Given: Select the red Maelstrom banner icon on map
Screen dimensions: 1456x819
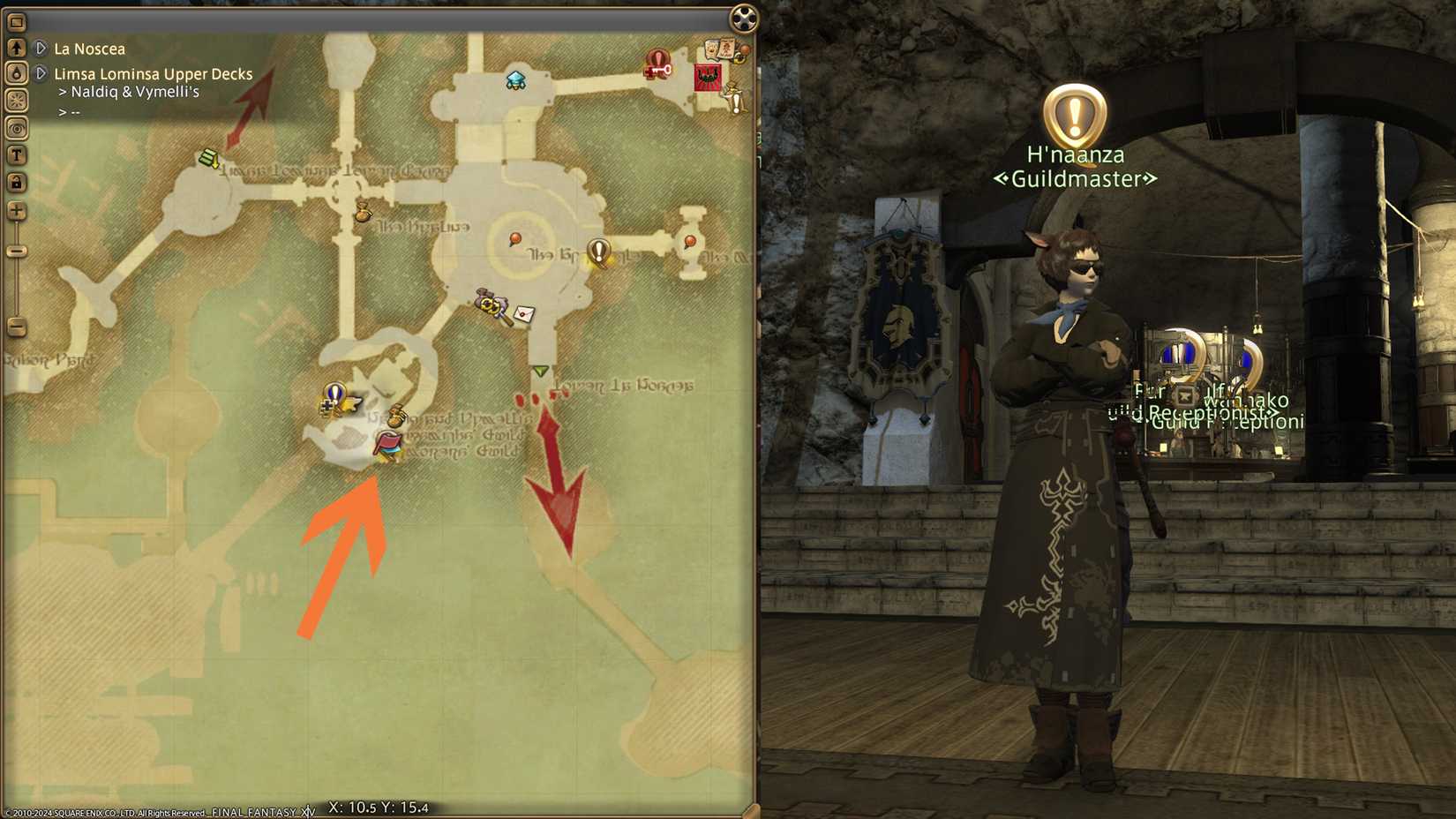Looking at the screenshot, I should coord(708,77).
